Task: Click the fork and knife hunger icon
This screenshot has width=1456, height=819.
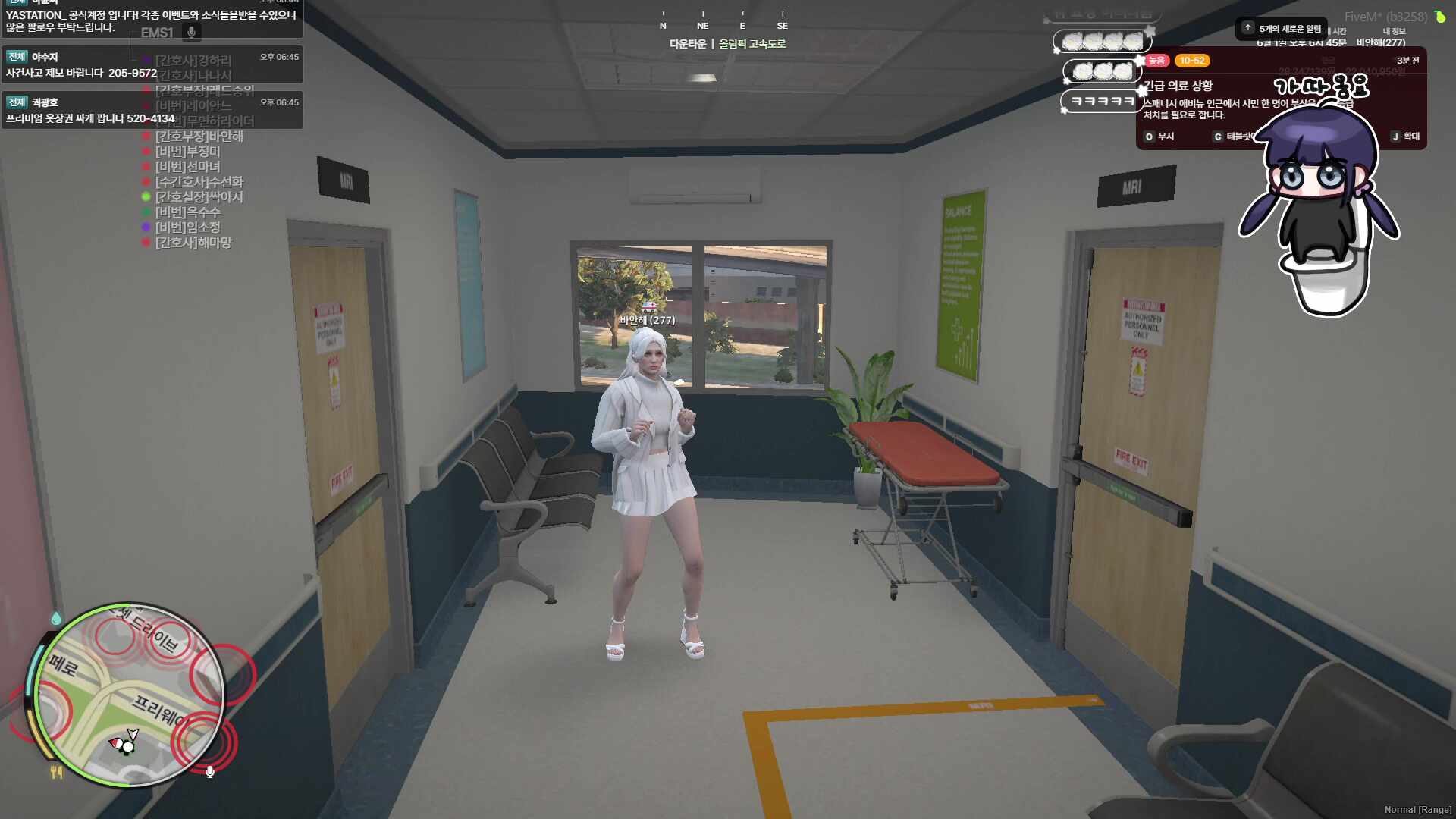Action: pyautogui.click(x=56, y=772)
